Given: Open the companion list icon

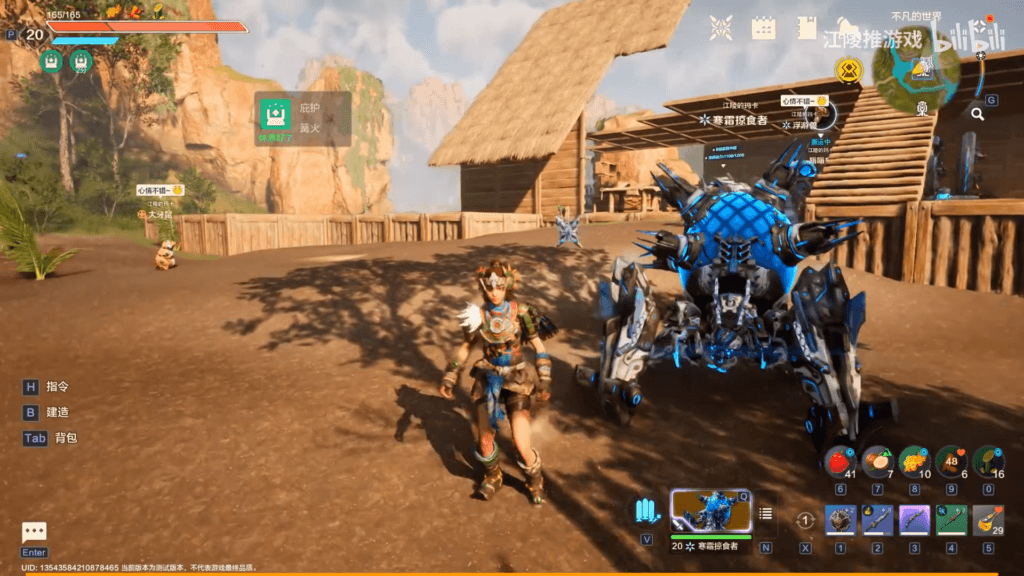Looking at the screenshot, I should (x=766, y=514).
